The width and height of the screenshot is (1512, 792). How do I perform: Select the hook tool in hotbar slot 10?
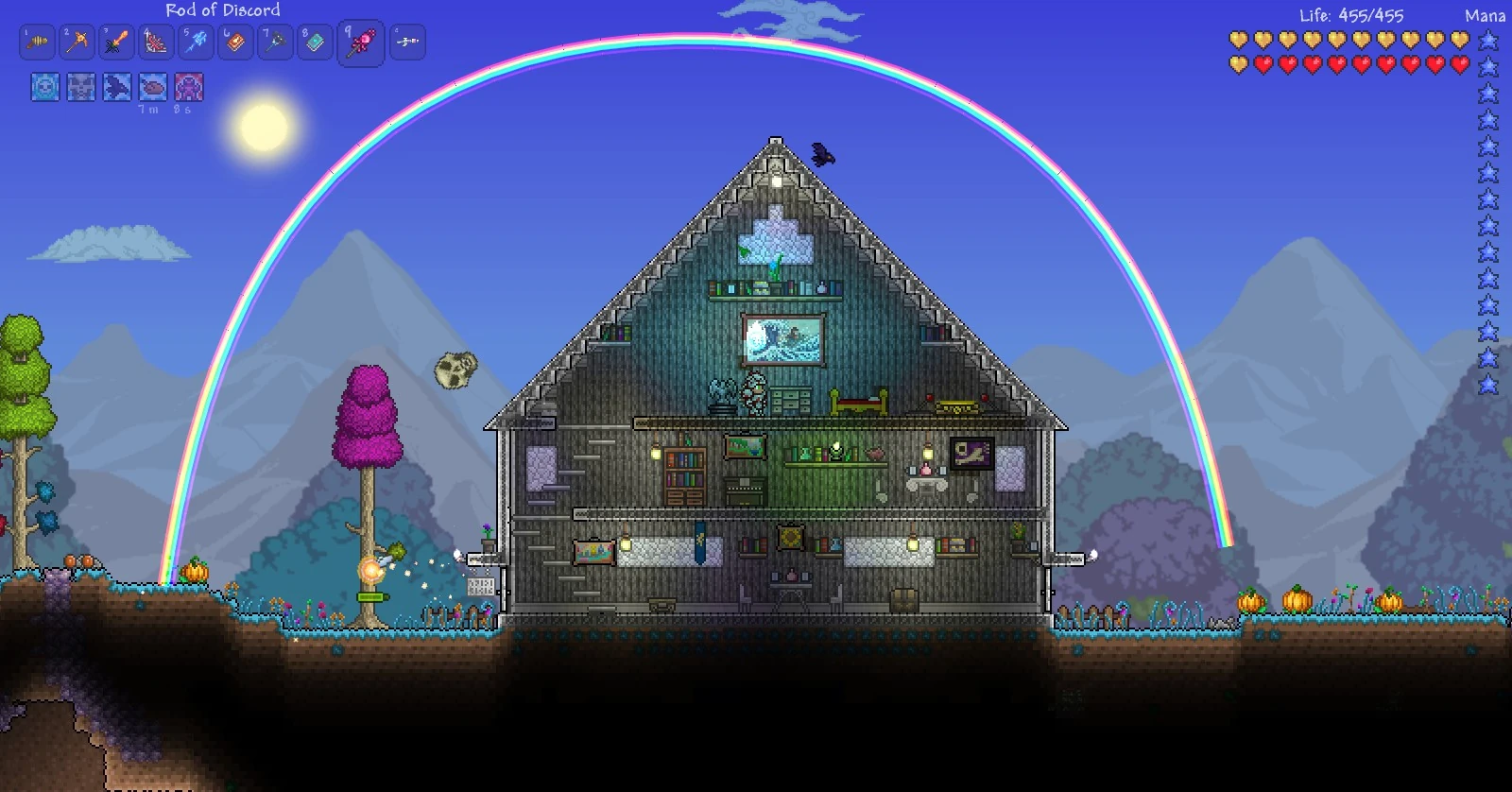(x=407, y=42)
